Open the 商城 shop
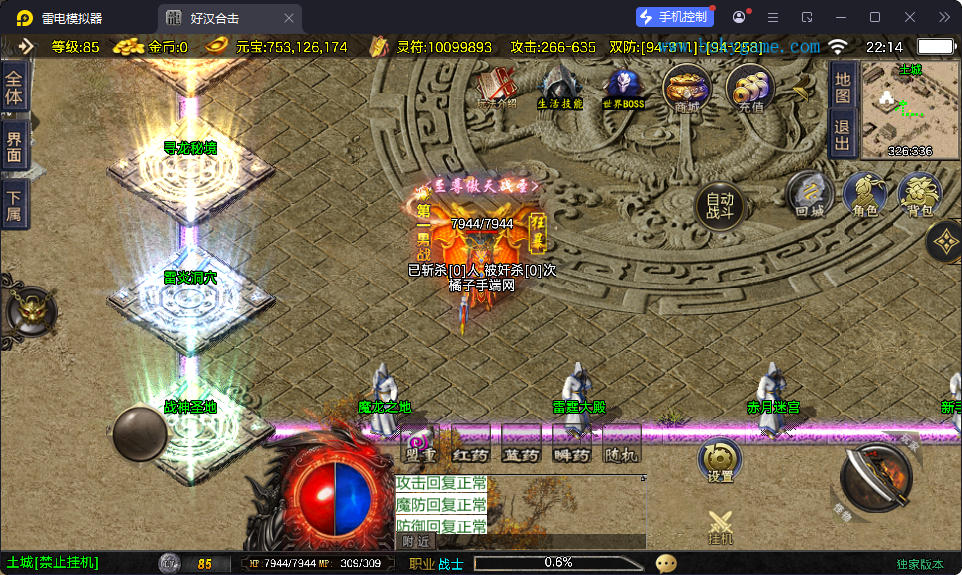Screen dimensions: 962x575 (x=687, y=88)
